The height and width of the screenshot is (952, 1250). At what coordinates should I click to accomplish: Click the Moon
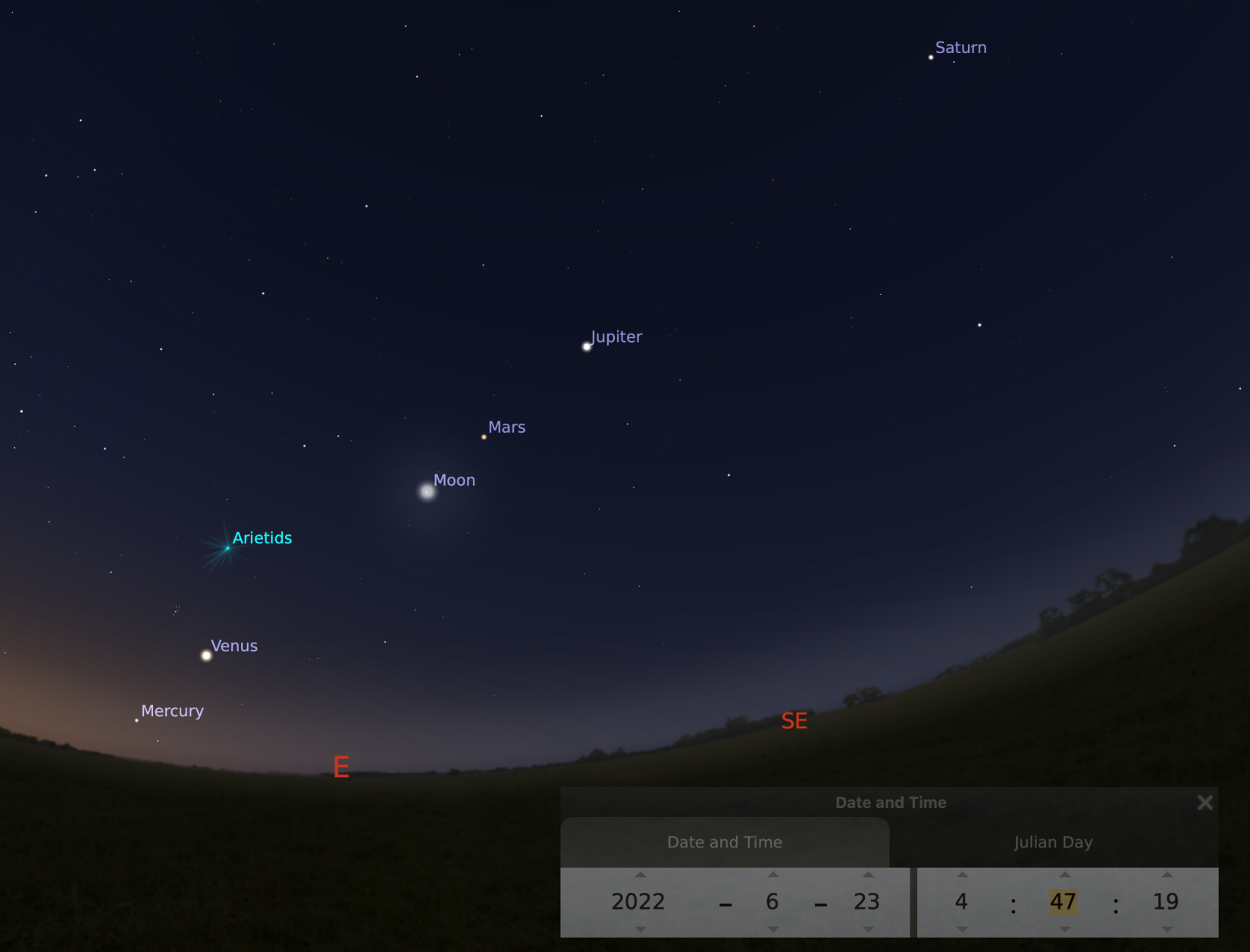tap(426, 491)
